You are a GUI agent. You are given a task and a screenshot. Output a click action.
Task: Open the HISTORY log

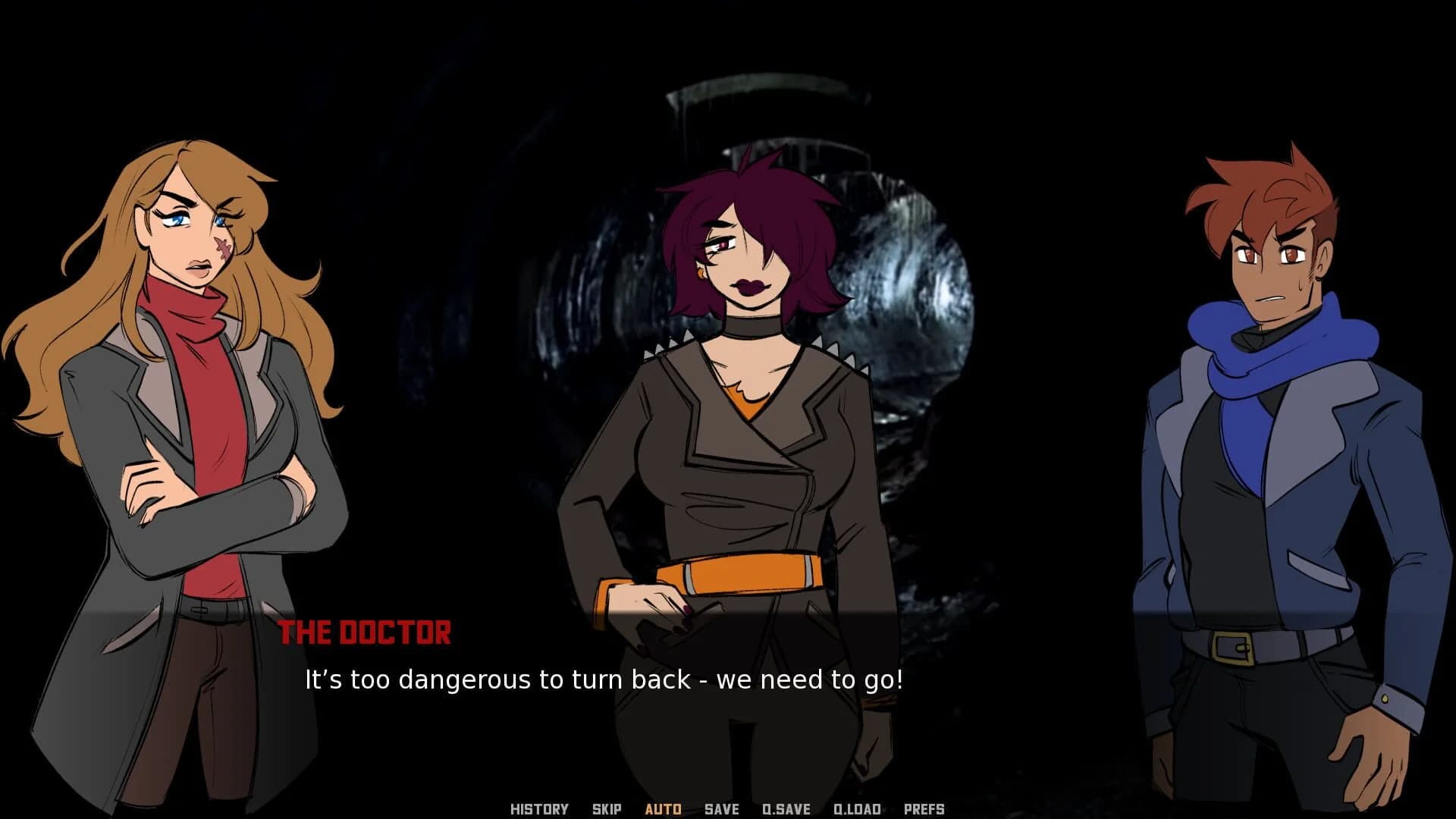coord(541,809)
